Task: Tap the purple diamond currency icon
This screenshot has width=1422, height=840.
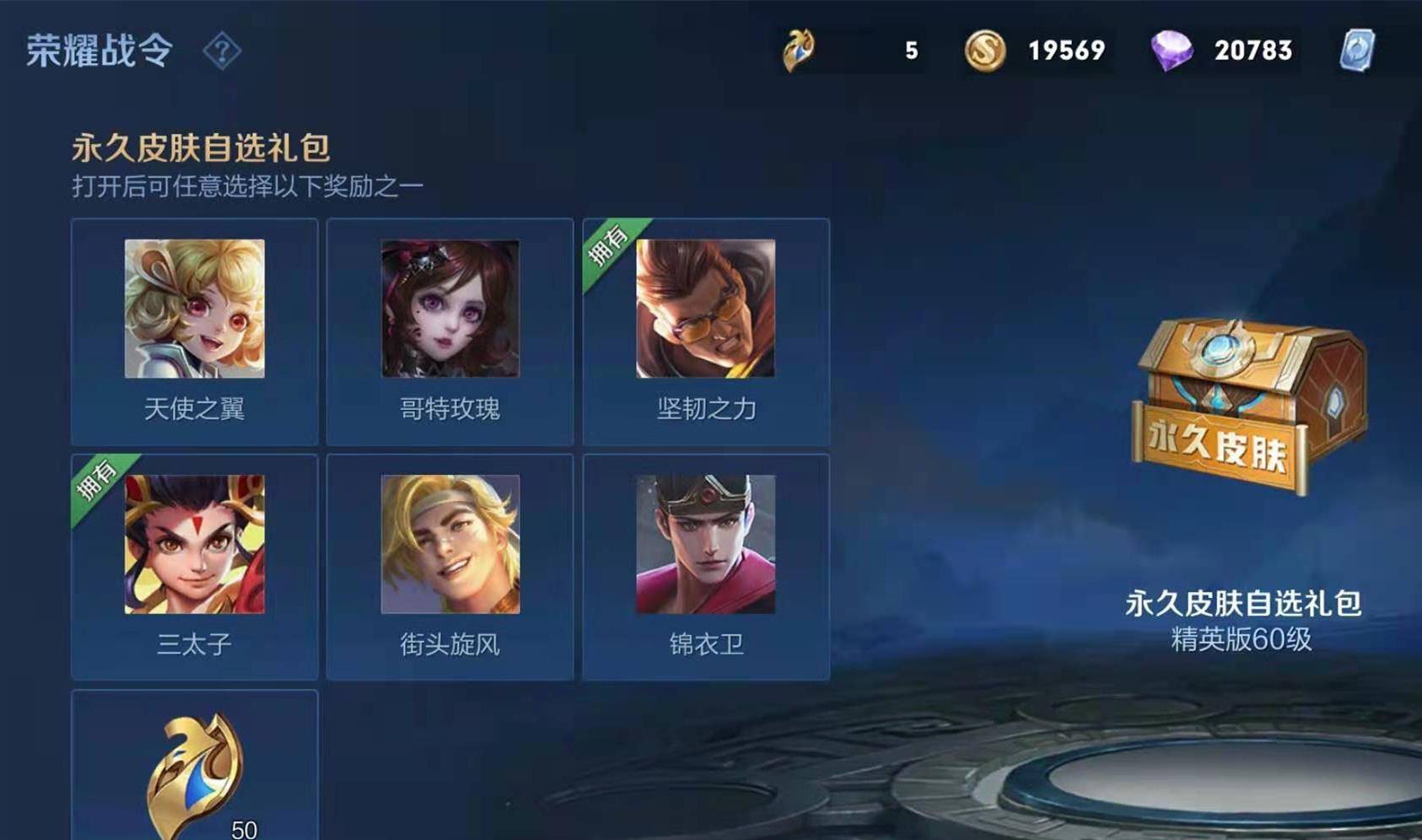Action: click(x=1172, y=51)
